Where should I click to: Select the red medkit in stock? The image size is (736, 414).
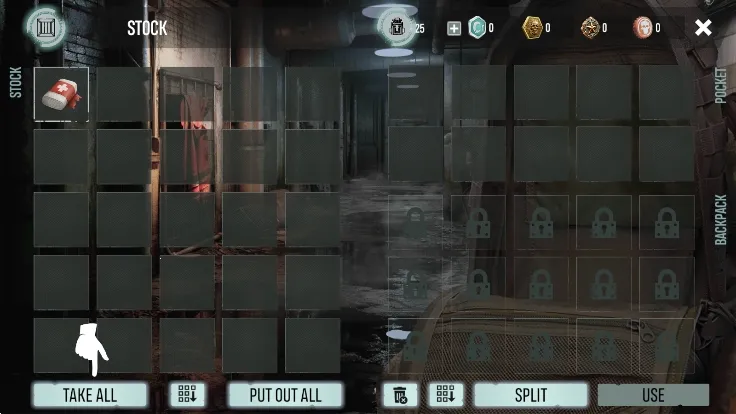(x=61, y=94)
